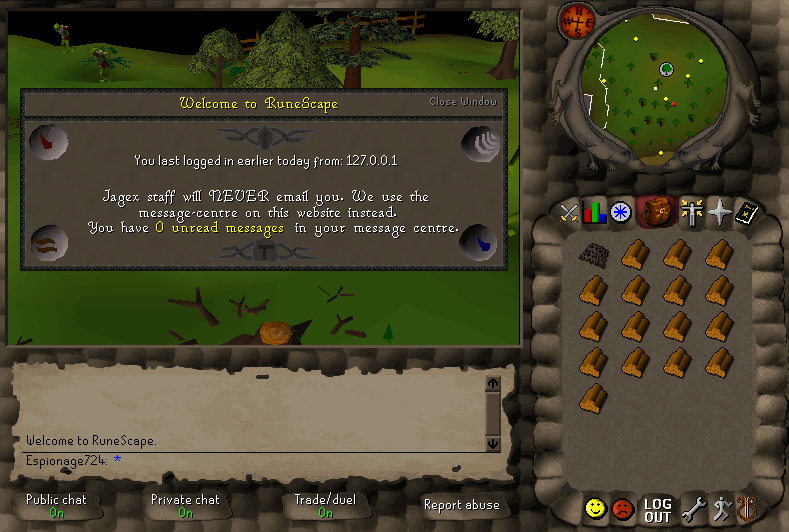Screen dimensions: 789x532
Task: Open the combat styles crossed swords tab
Action: [570, 211]
